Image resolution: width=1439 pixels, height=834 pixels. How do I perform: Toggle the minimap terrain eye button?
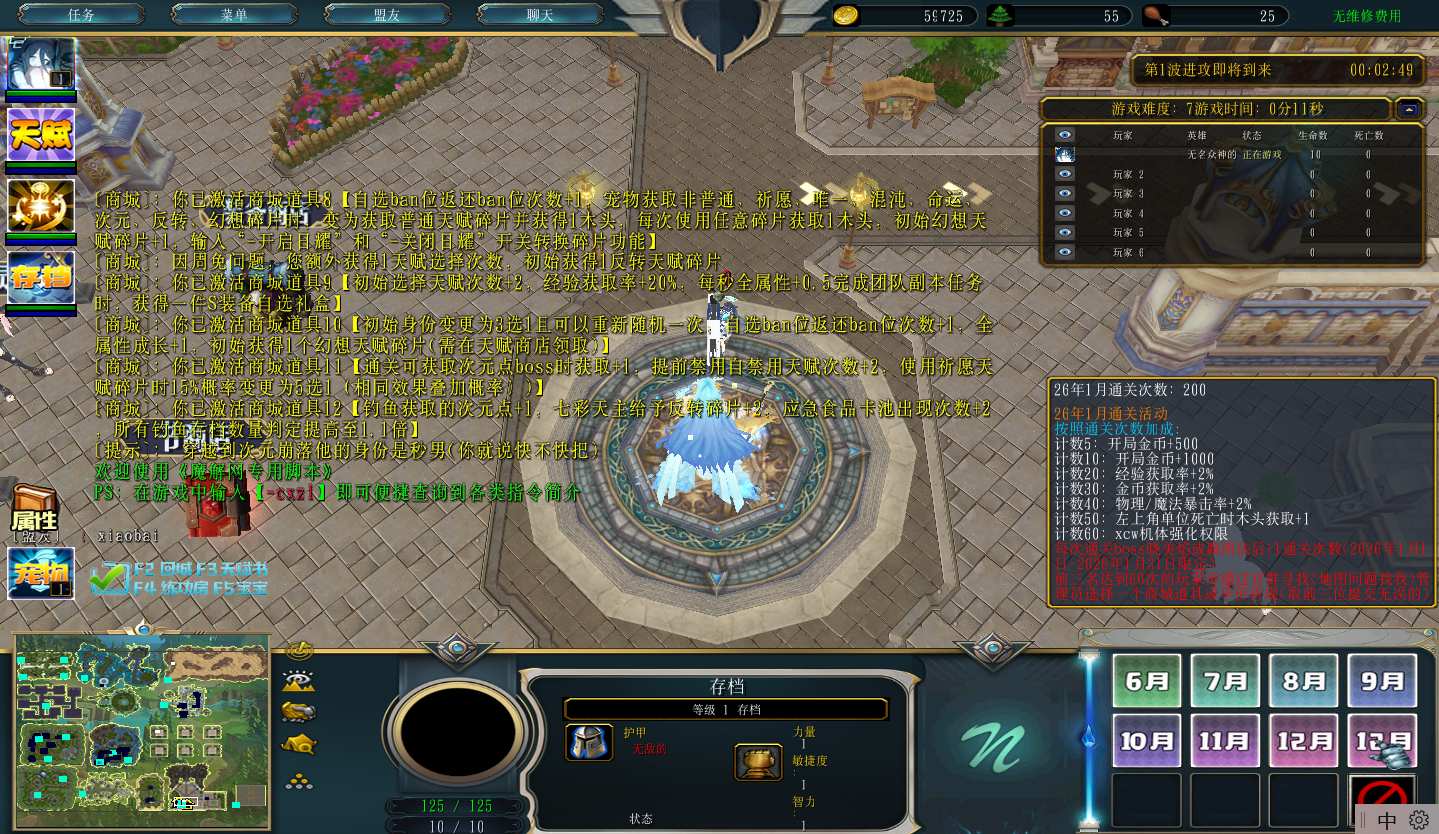(299, 682)
